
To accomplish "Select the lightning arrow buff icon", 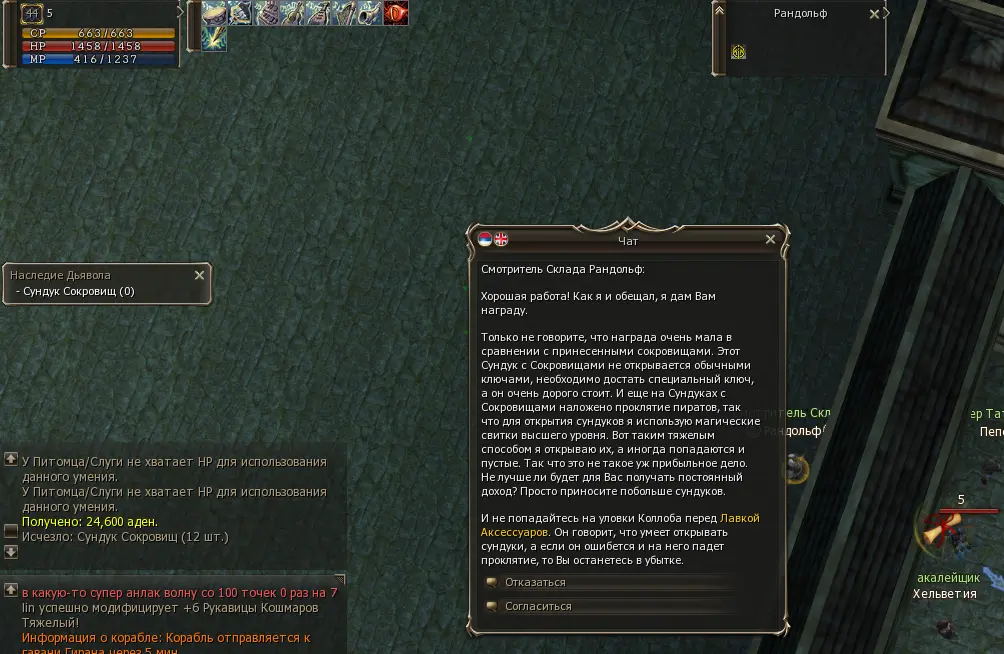I will pos(214,39).
